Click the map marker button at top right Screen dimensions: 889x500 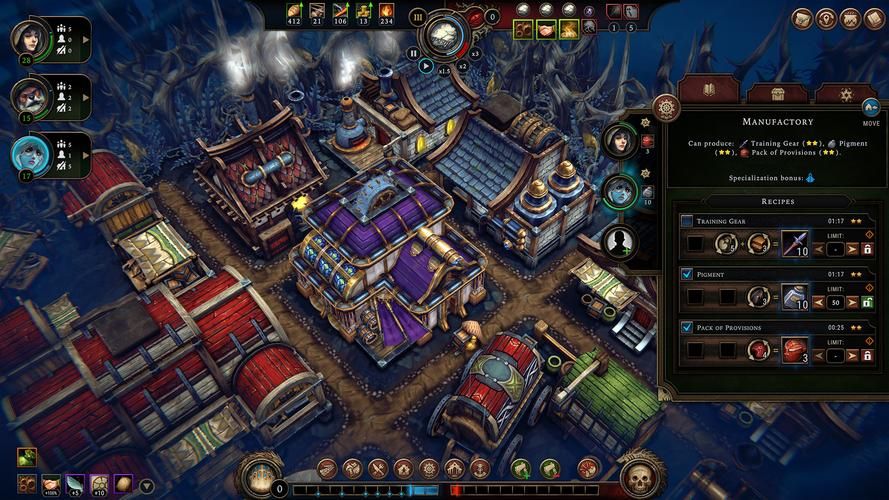828,18
